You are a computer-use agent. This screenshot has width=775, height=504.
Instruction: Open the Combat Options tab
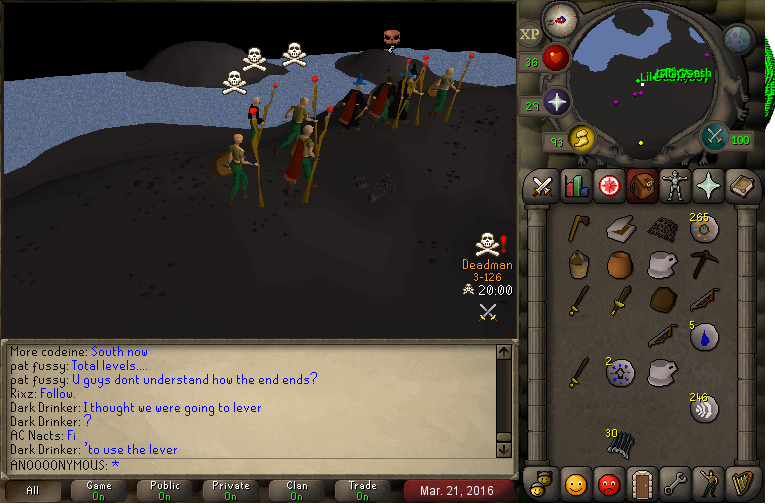coord(543,186)
